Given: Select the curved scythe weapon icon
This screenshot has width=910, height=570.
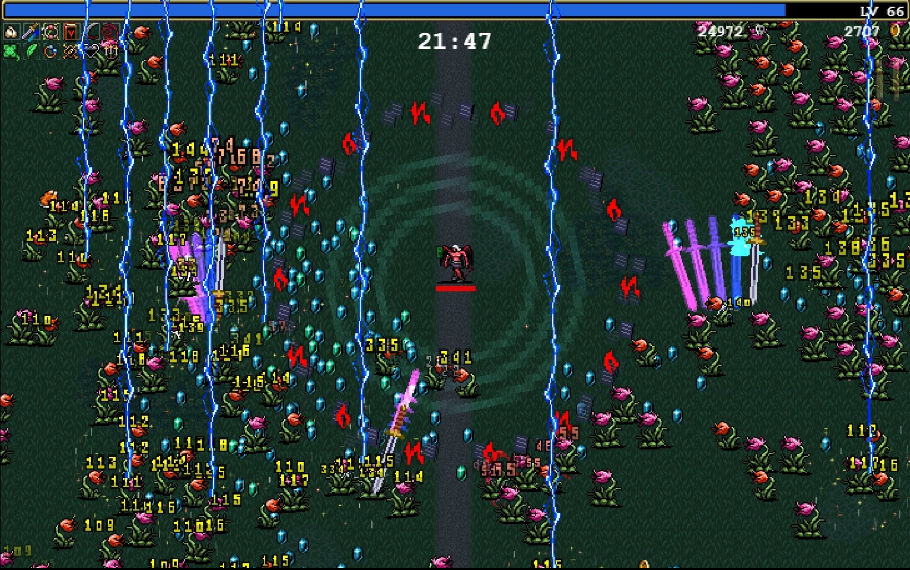Looking at the screenshot, I should [x=90, y=32].
